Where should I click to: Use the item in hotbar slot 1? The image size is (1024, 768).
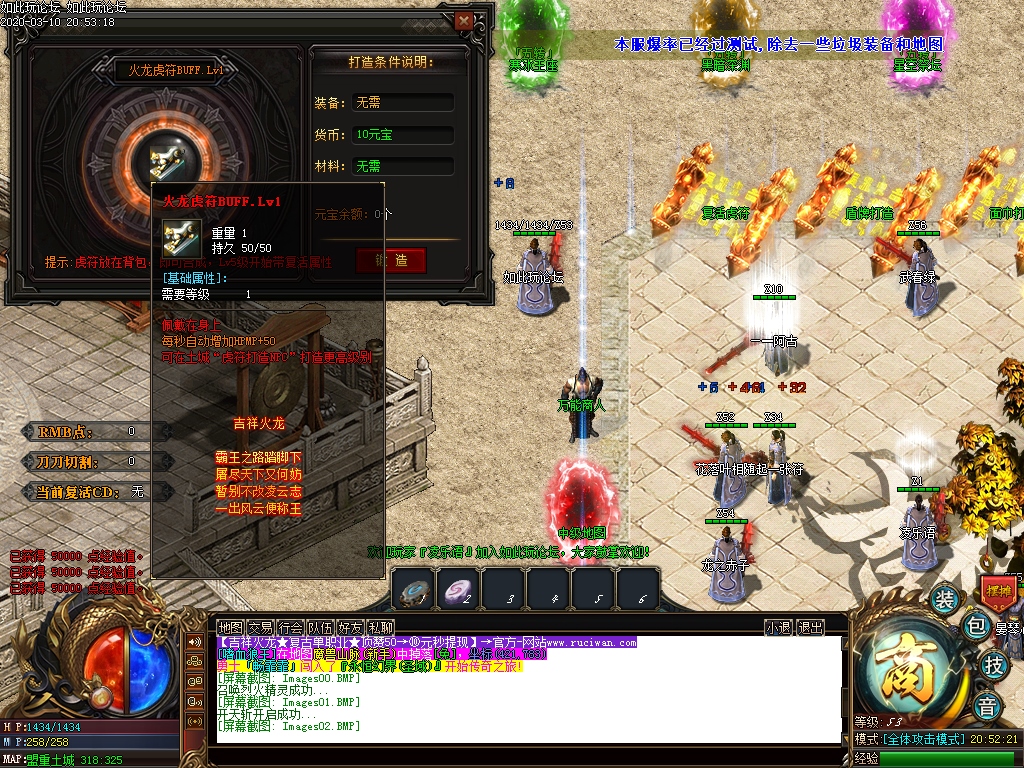(x=414, y=590)
